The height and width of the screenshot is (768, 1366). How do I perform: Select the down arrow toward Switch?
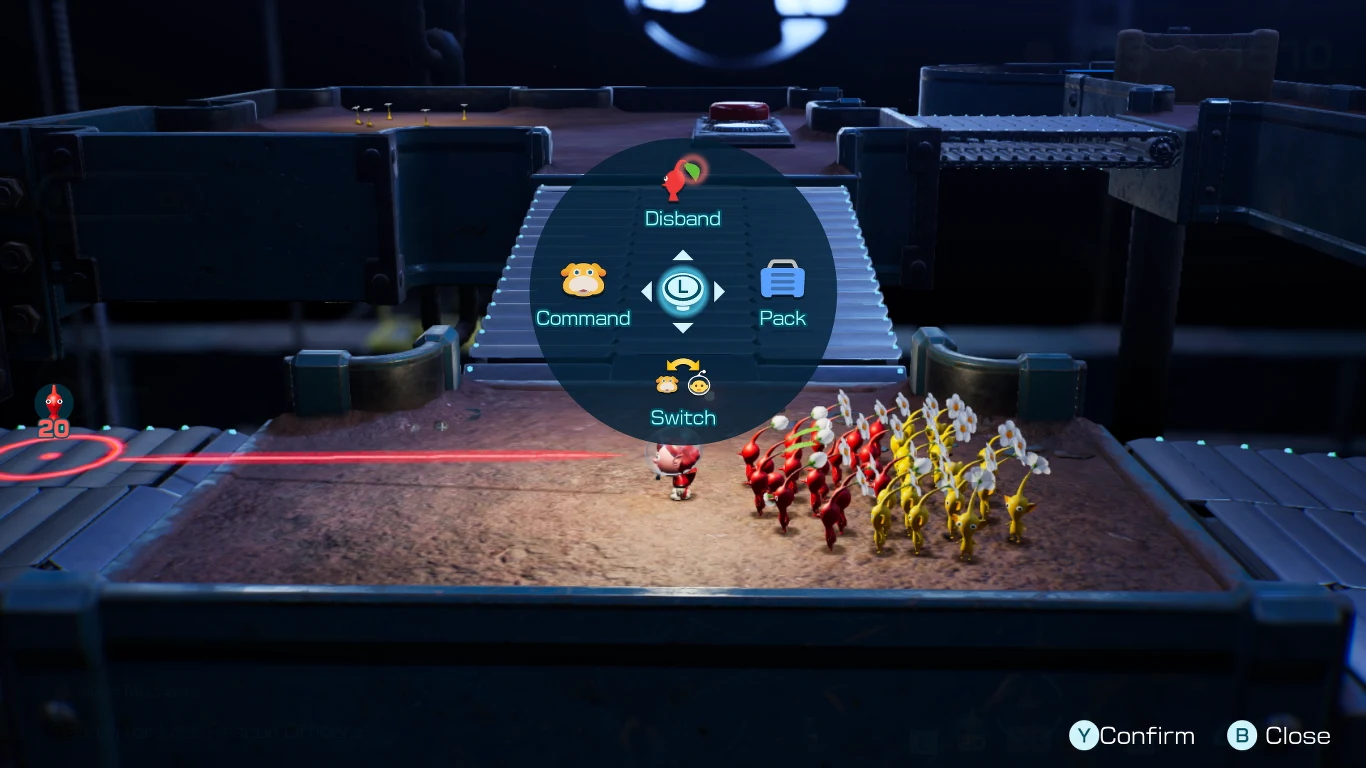(x=683, y=328)
